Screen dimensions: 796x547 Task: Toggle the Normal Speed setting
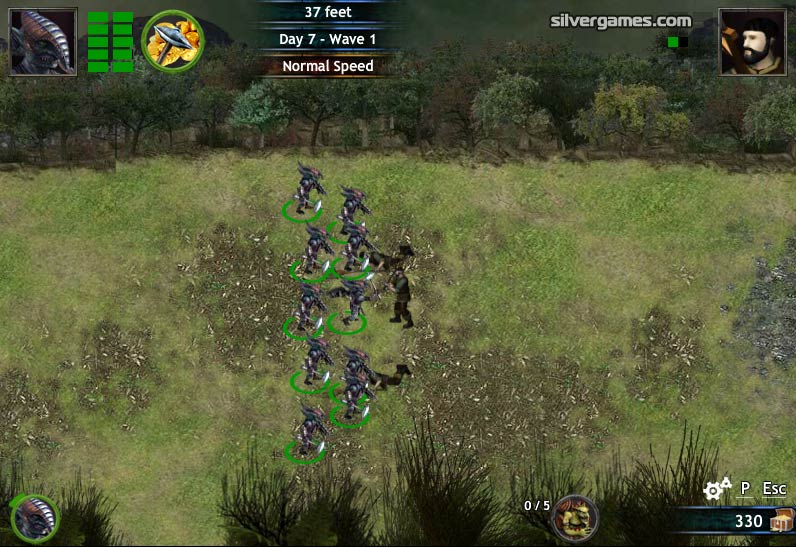point(327,66)
